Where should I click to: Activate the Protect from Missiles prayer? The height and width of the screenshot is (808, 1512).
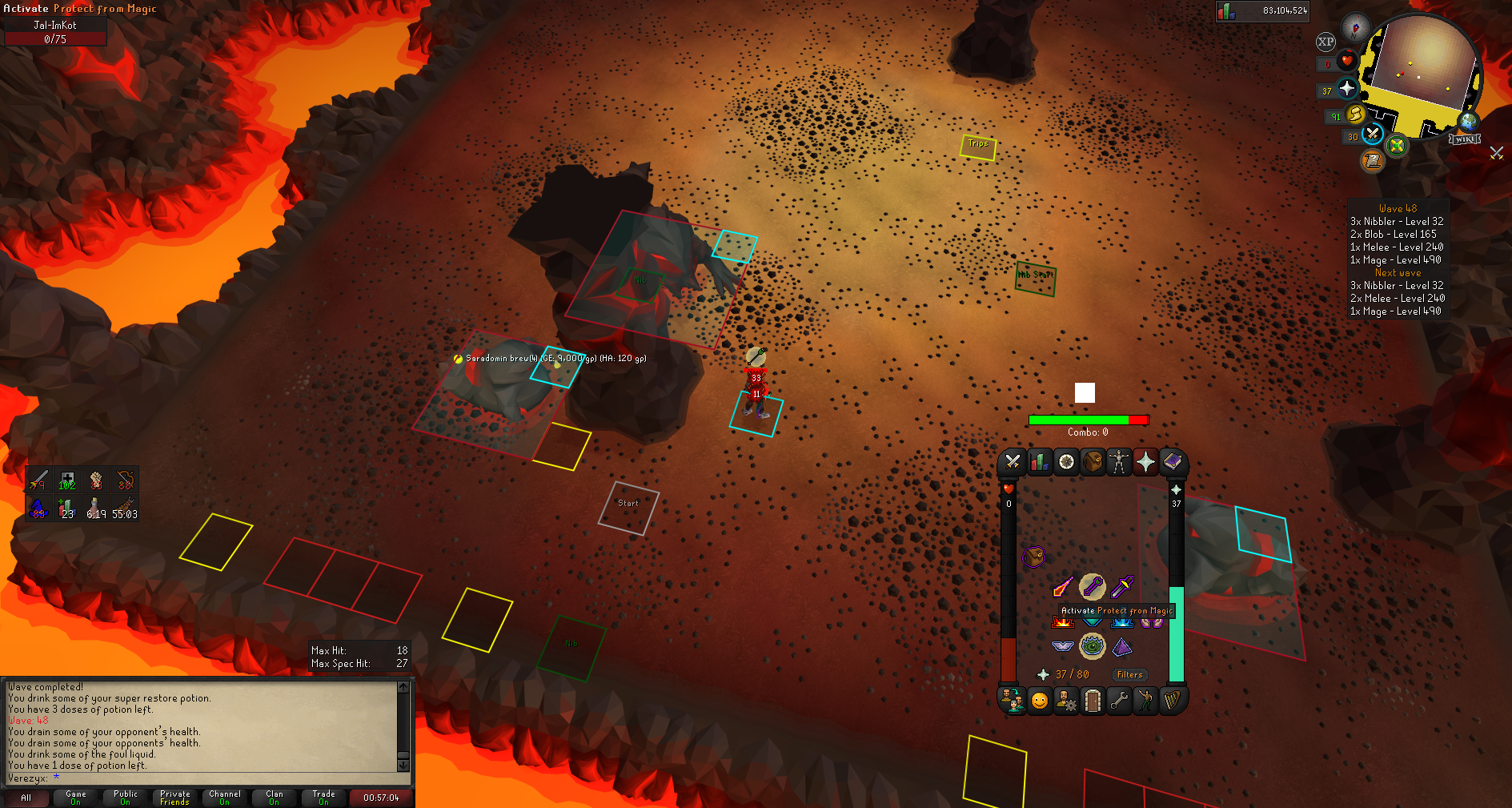point(1092,586)
